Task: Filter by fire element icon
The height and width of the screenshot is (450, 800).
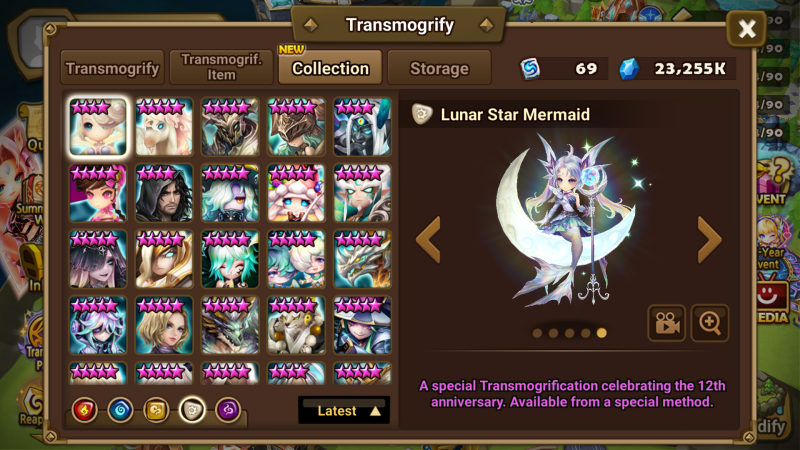Action: (x=85, y=409)
